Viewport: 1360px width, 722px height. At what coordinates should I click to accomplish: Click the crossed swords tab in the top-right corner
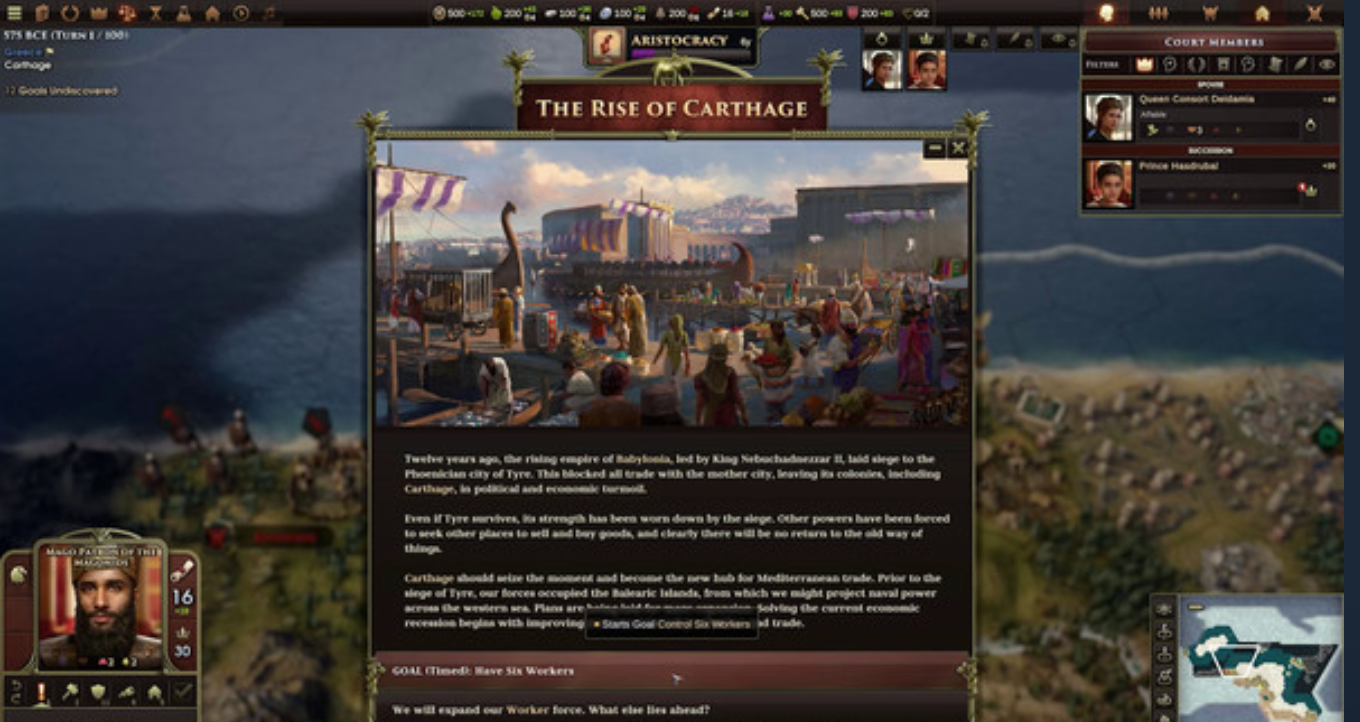[x=1314, y=13]
